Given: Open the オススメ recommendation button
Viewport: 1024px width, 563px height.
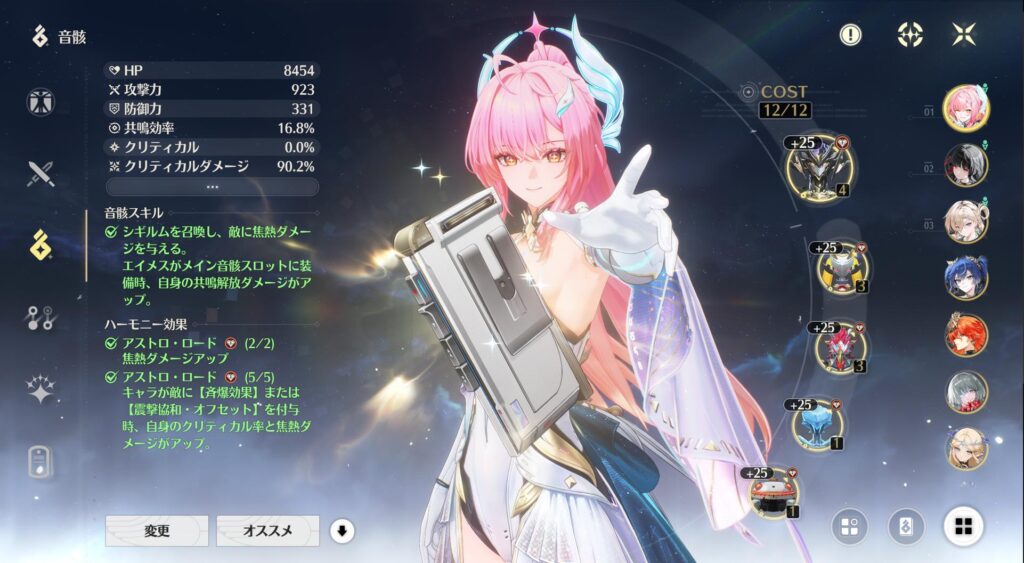Looking at the screenshot, I should (x=267, y=531).
